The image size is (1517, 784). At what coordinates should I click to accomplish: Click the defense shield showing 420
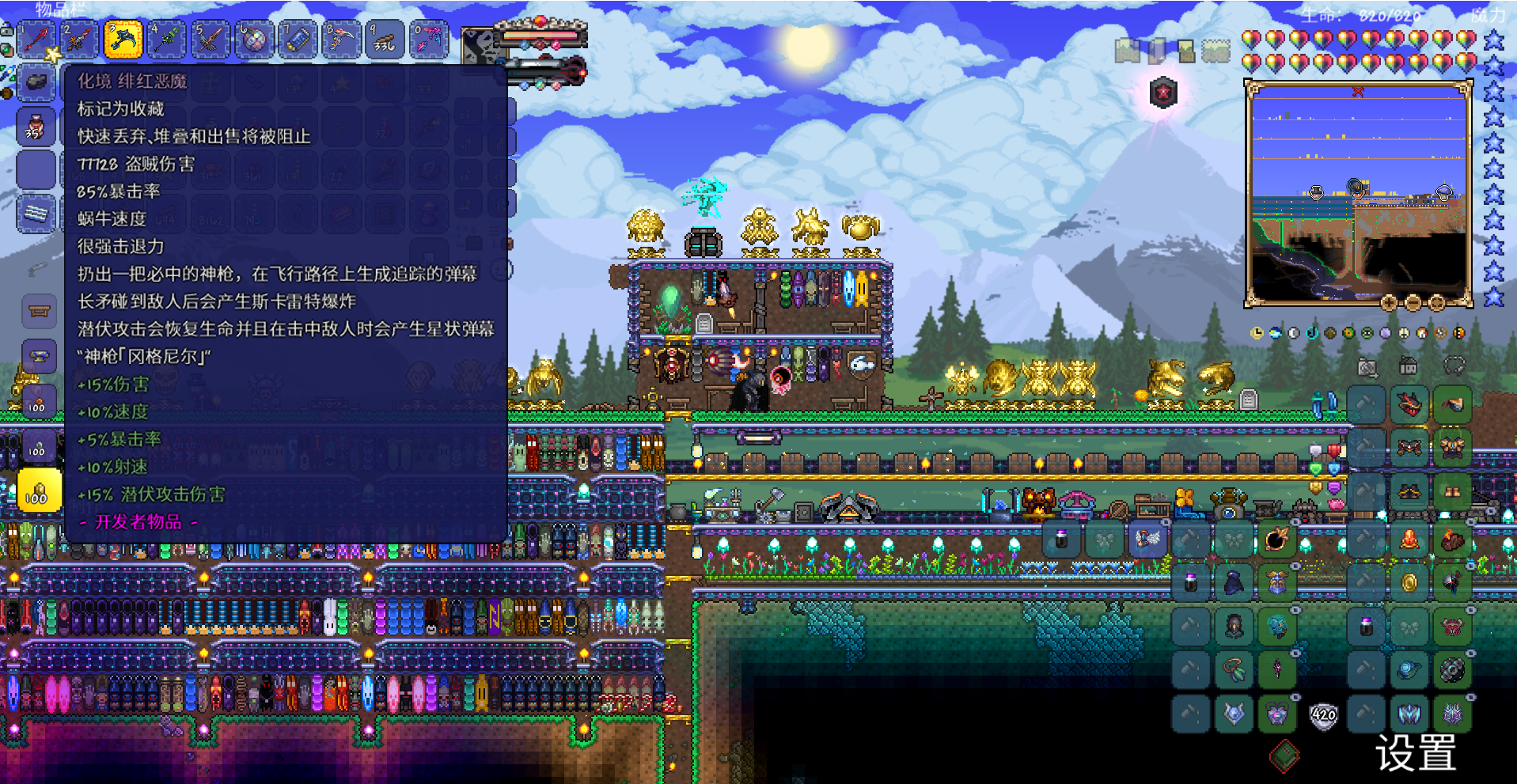tap(1323, 716)
